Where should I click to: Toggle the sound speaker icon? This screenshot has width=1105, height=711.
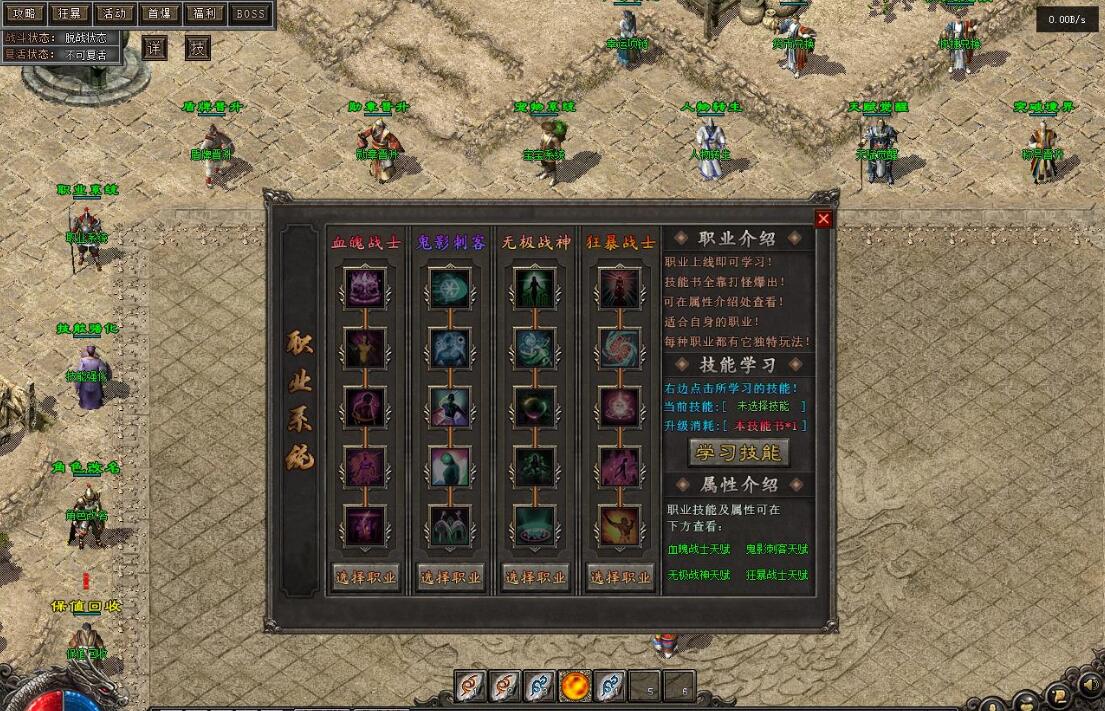pos(1090,686)
